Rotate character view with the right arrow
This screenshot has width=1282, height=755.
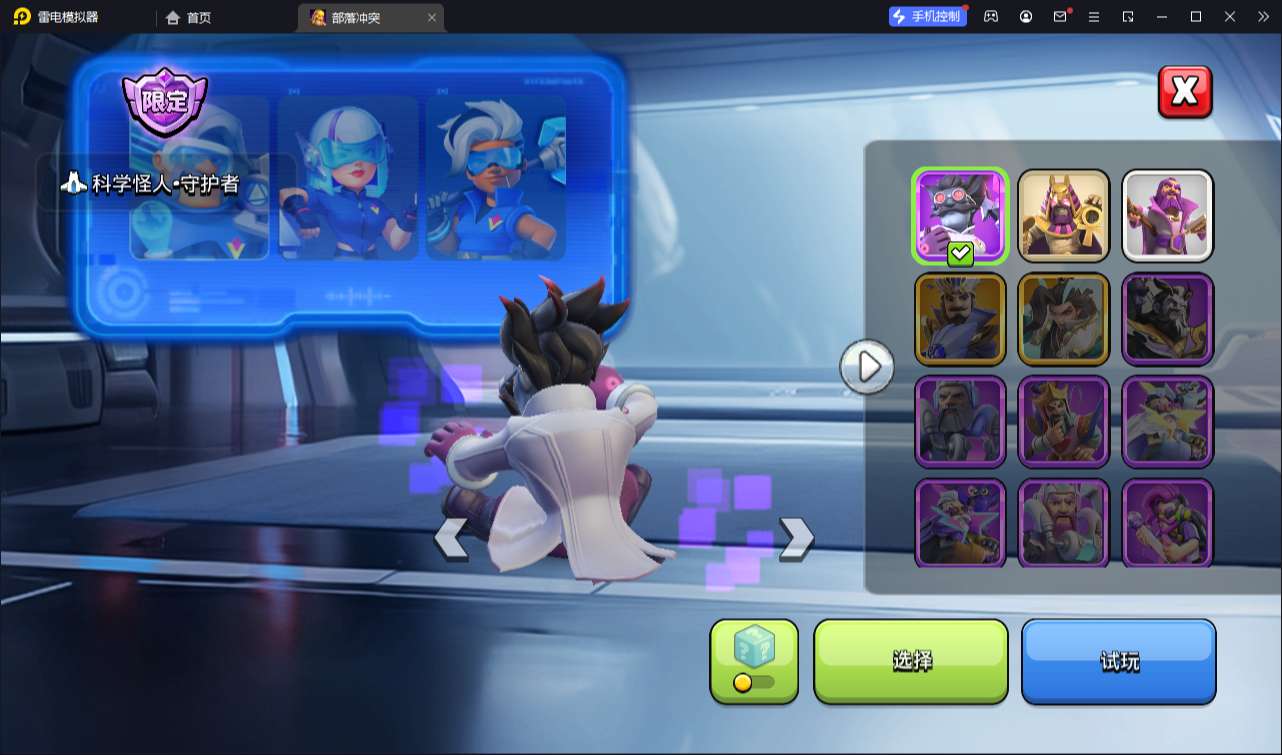tap(796, 538)
